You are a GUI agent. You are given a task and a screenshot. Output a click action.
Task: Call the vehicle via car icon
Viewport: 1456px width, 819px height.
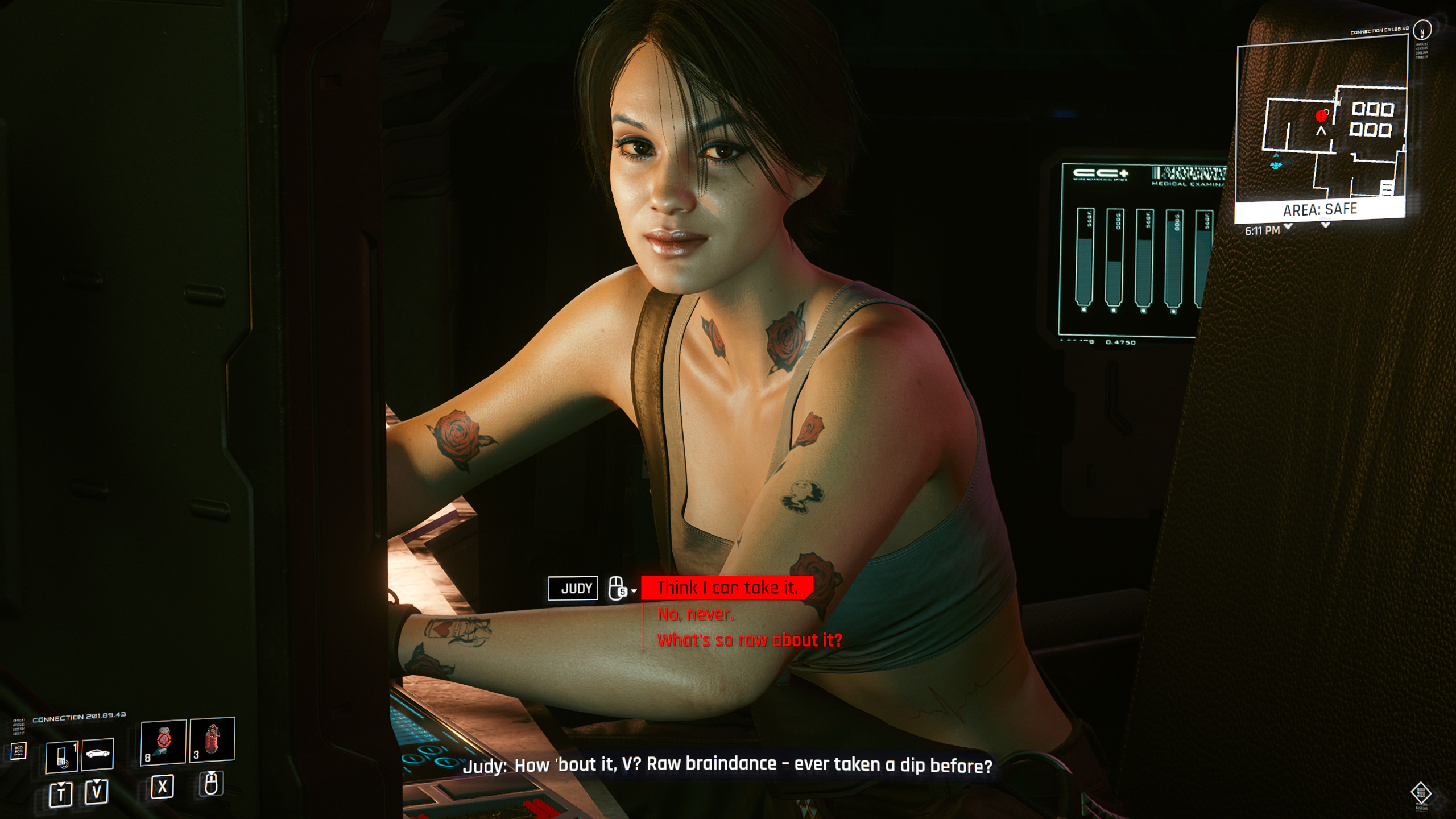97,754
